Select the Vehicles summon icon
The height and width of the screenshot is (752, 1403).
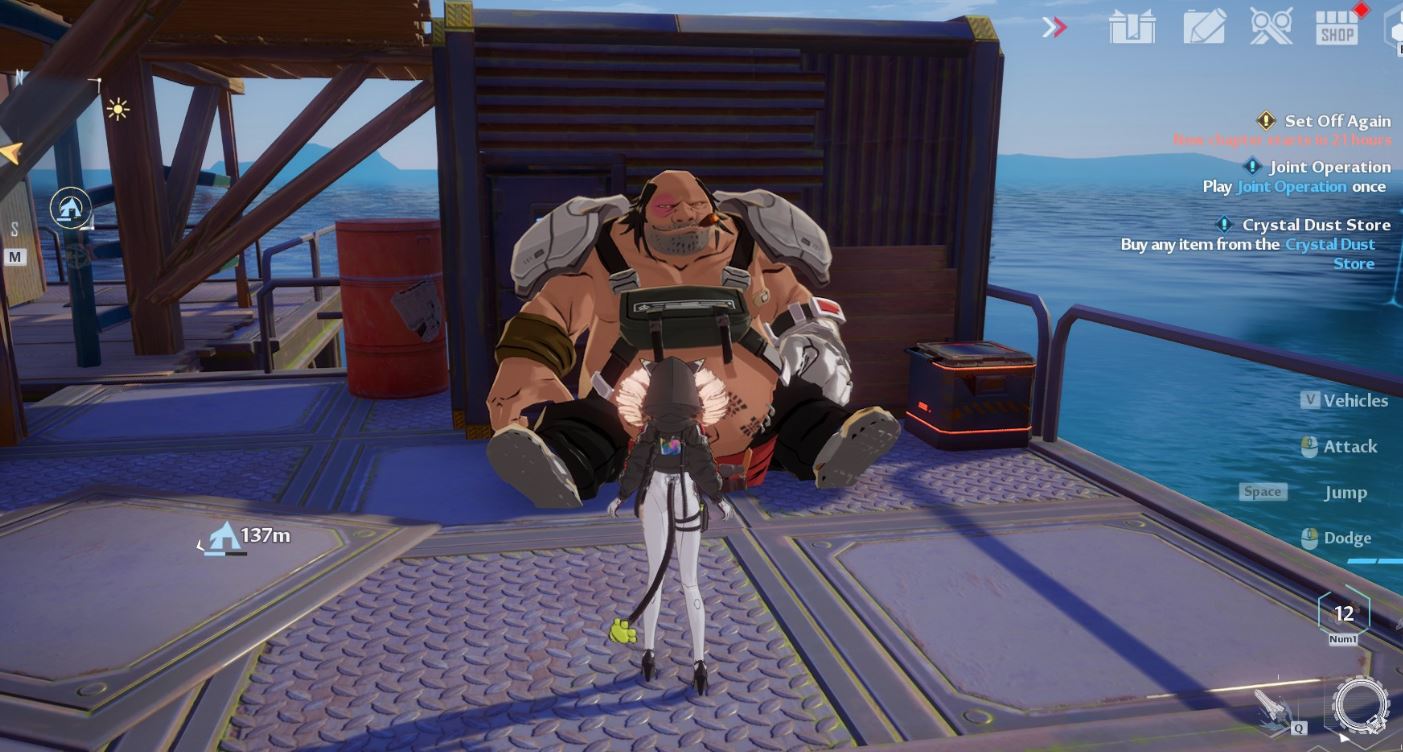[1312, 400]
